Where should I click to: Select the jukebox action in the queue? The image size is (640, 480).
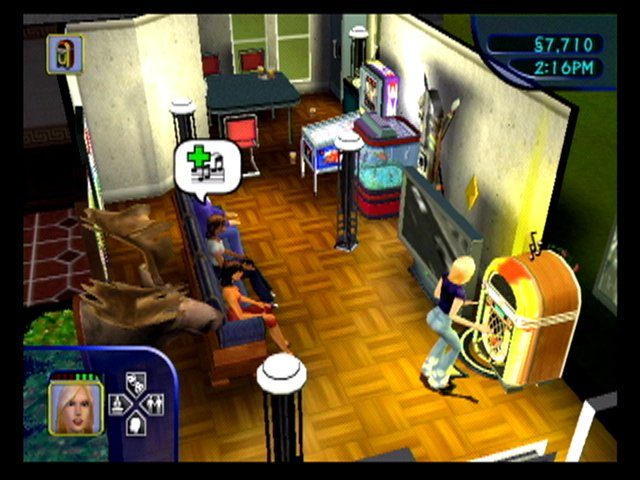click(x=65, y=53)
